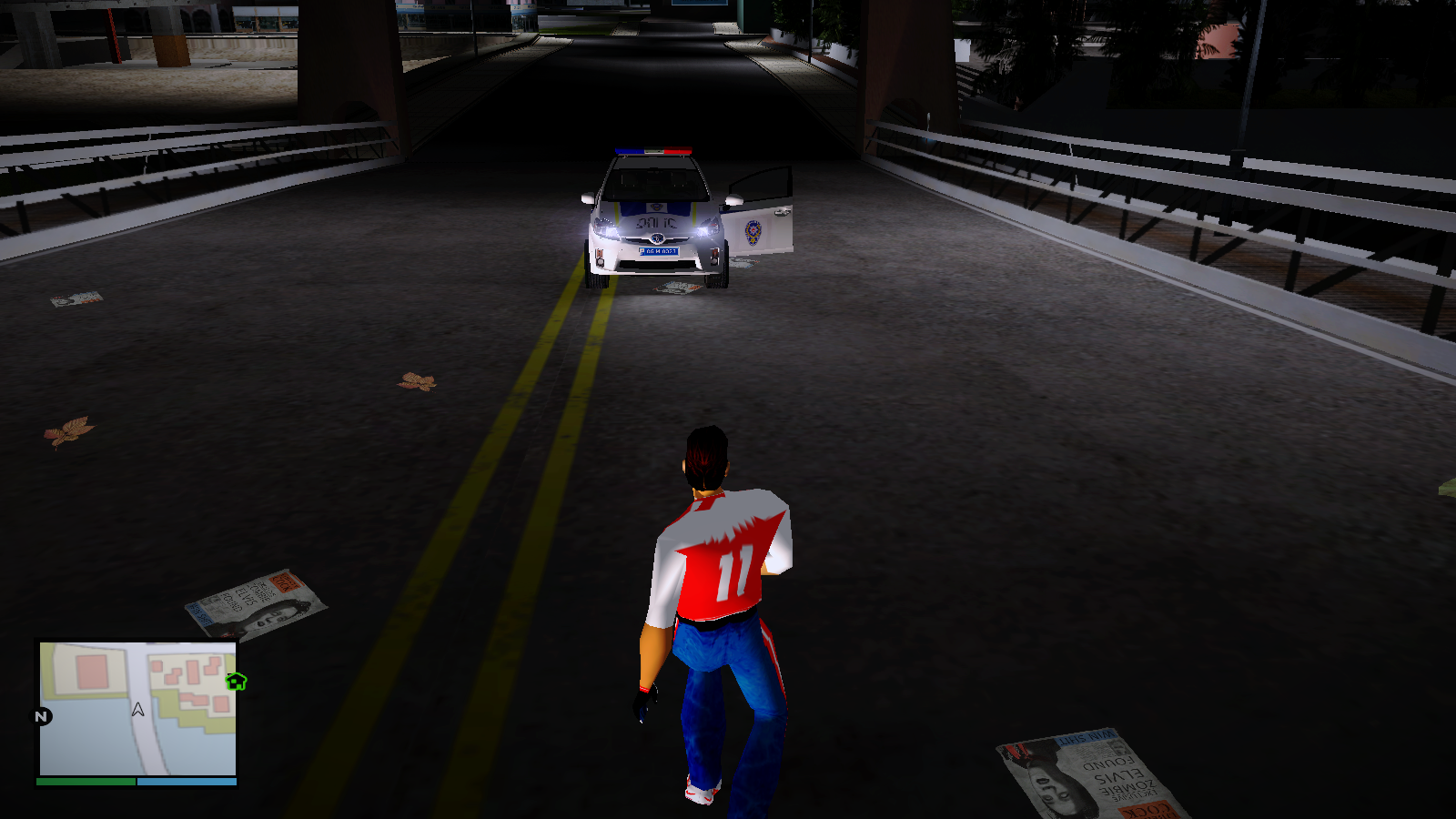Click the green health bar under the minimap
This screenshot has height=819, width=1456.
[x=84, y=780]
